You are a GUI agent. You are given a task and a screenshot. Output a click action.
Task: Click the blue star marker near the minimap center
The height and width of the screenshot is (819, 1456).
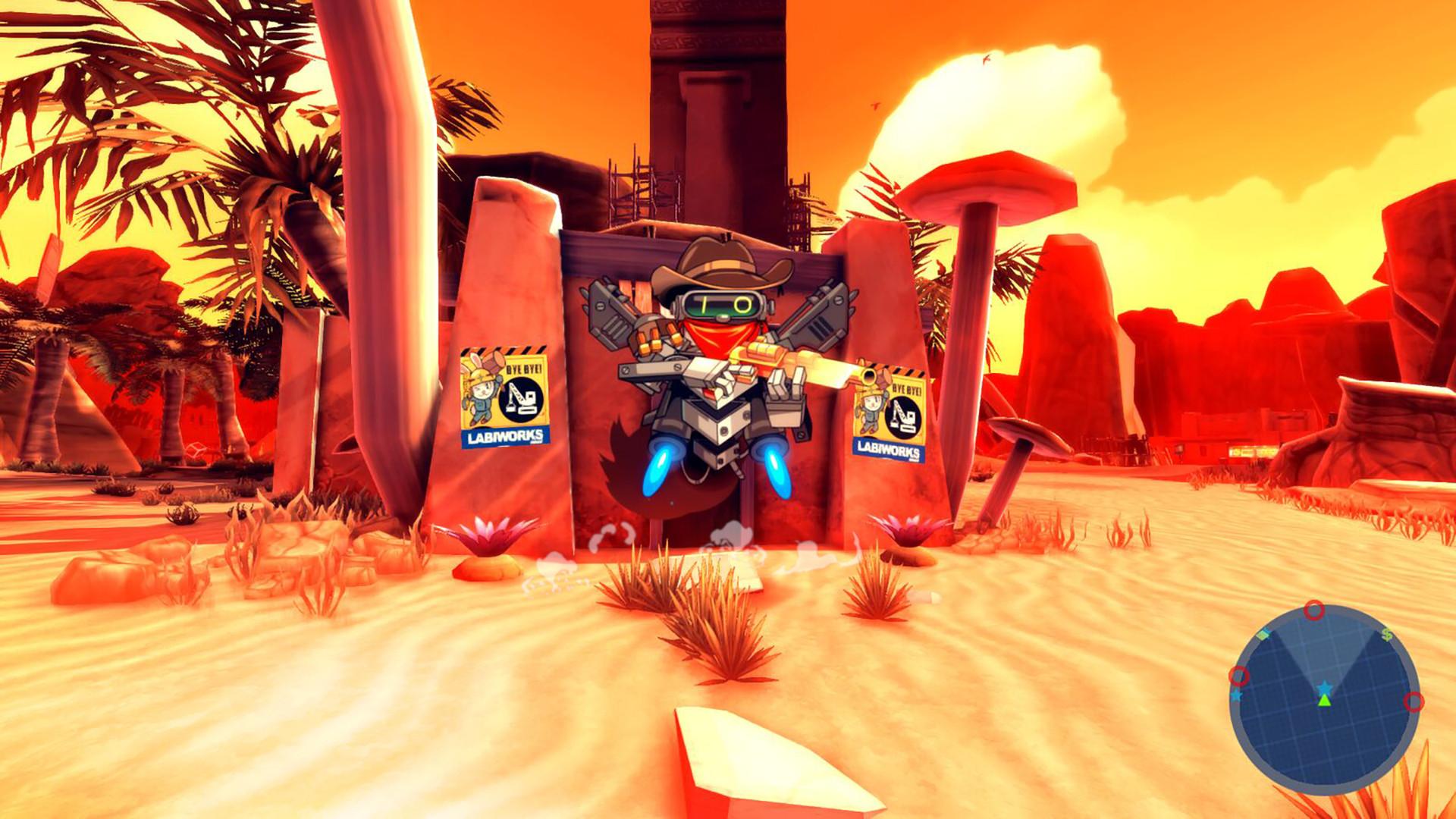click(x=1324, y=687)
